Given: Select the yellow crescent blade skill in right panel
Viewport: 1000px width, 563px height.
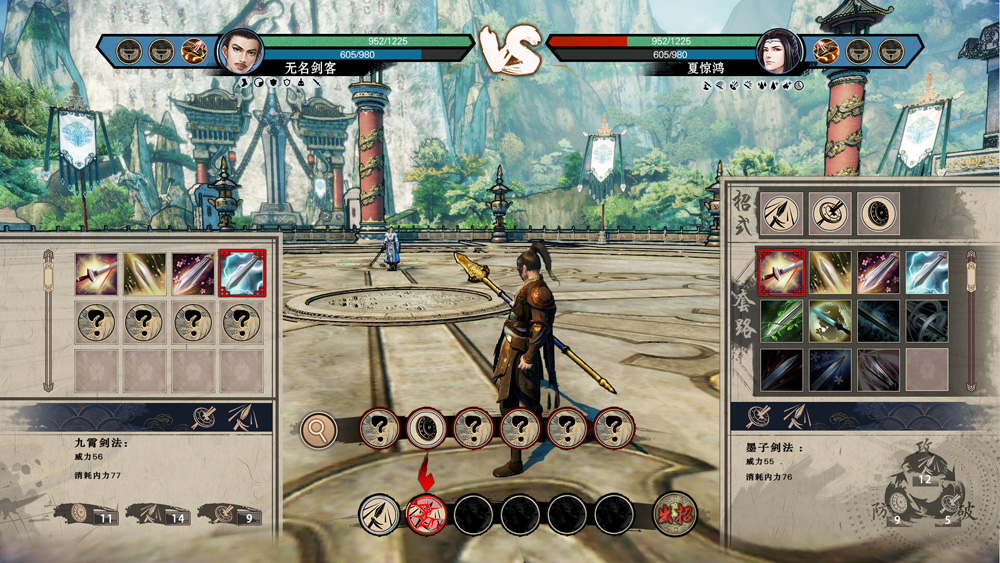Looking at the screenshot, I should [x=830, y=321].
